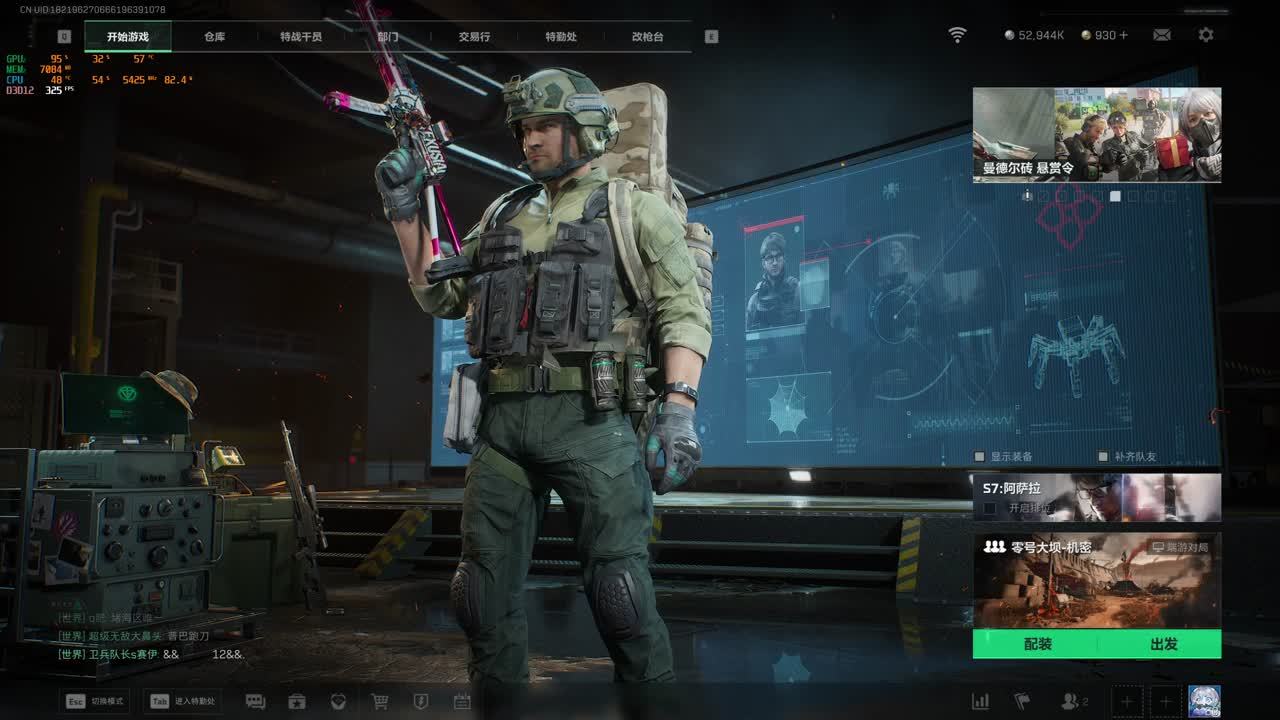
Task: Open settings via the gear icon
Action: point(1206,35)
